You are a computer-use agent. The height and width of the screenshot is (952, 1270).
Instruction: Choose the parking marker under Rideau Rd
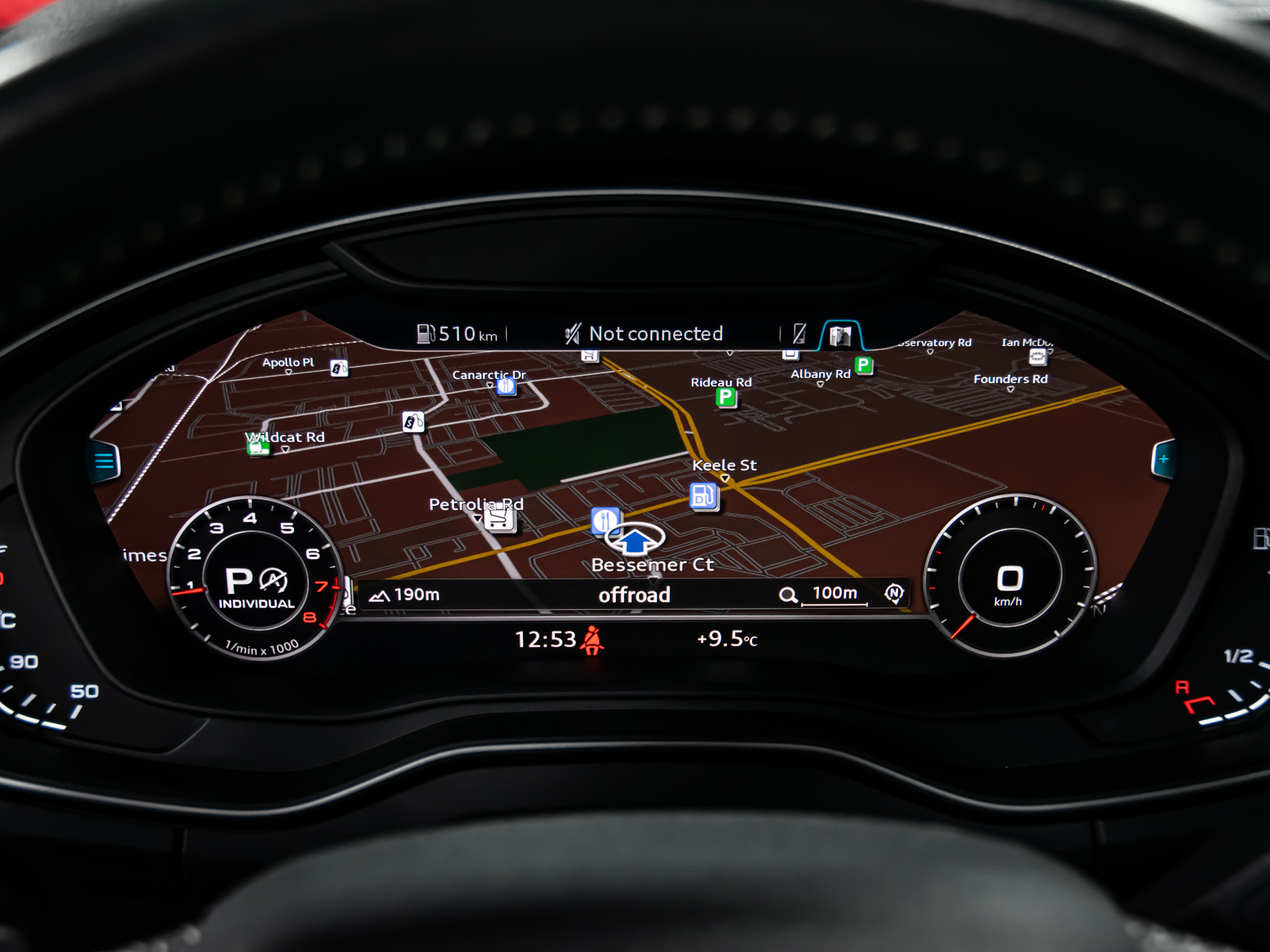click(726, 397)
